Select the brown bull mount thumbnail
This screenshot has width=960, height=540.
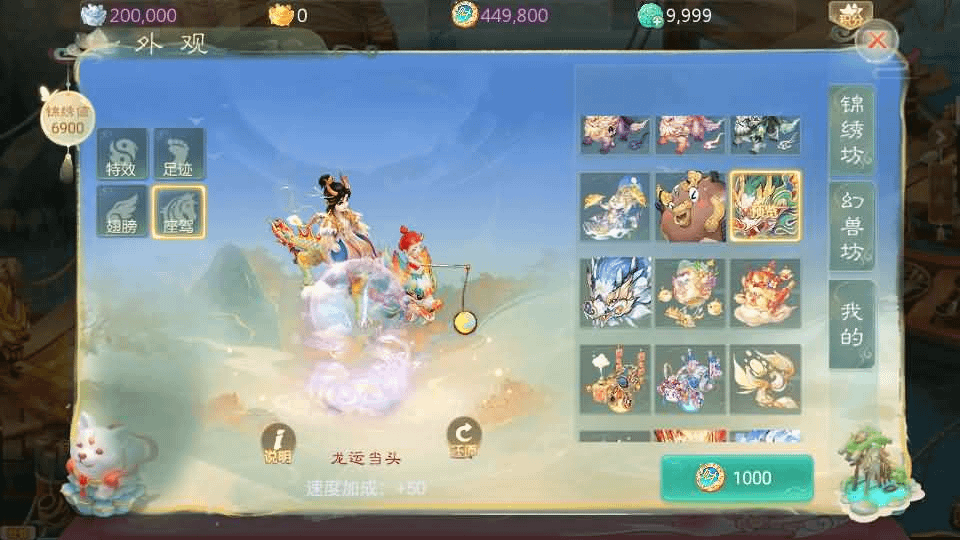coord(690,207)
